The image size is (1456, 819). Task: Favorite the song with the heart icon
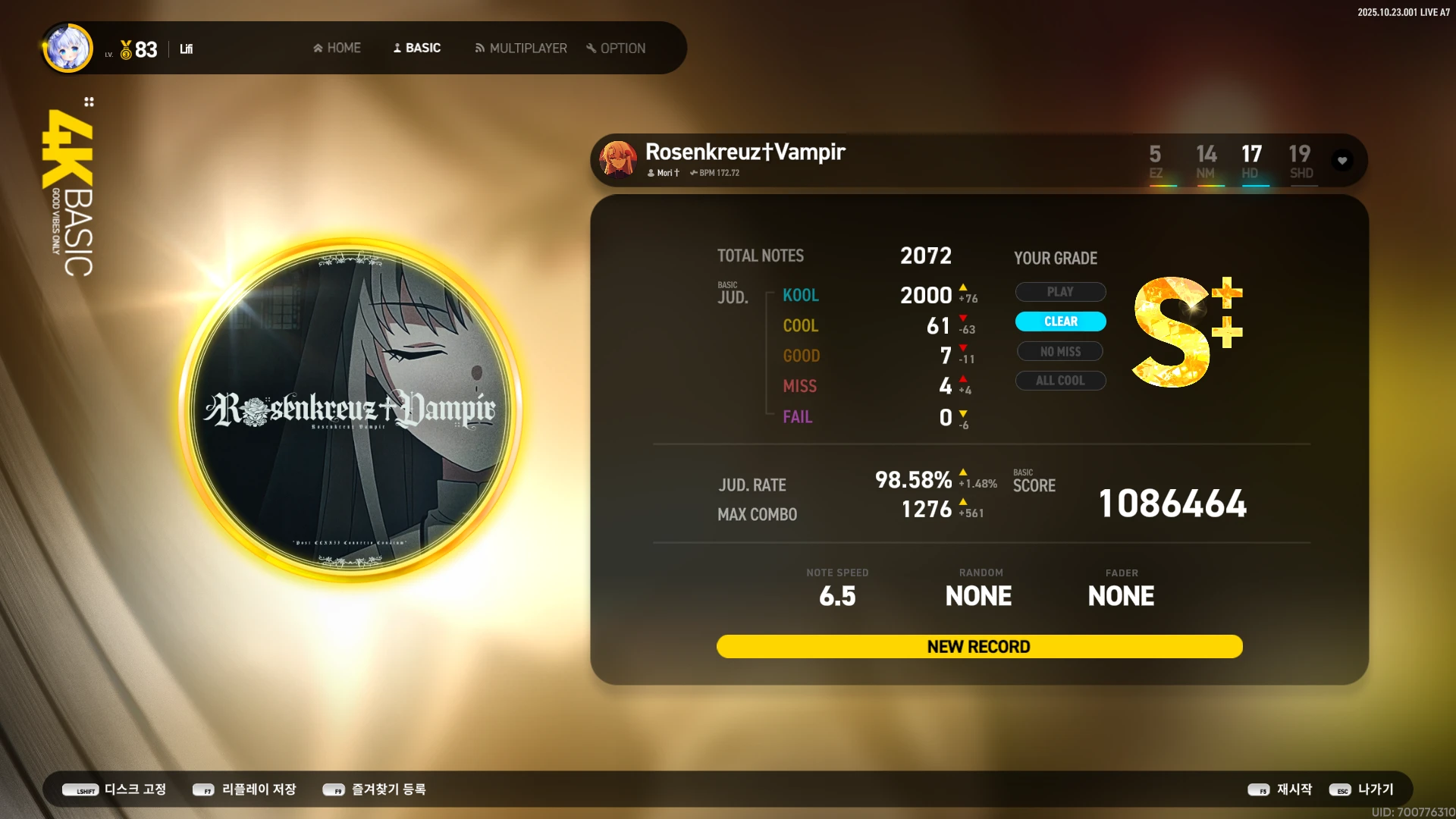click(1342, 161)
